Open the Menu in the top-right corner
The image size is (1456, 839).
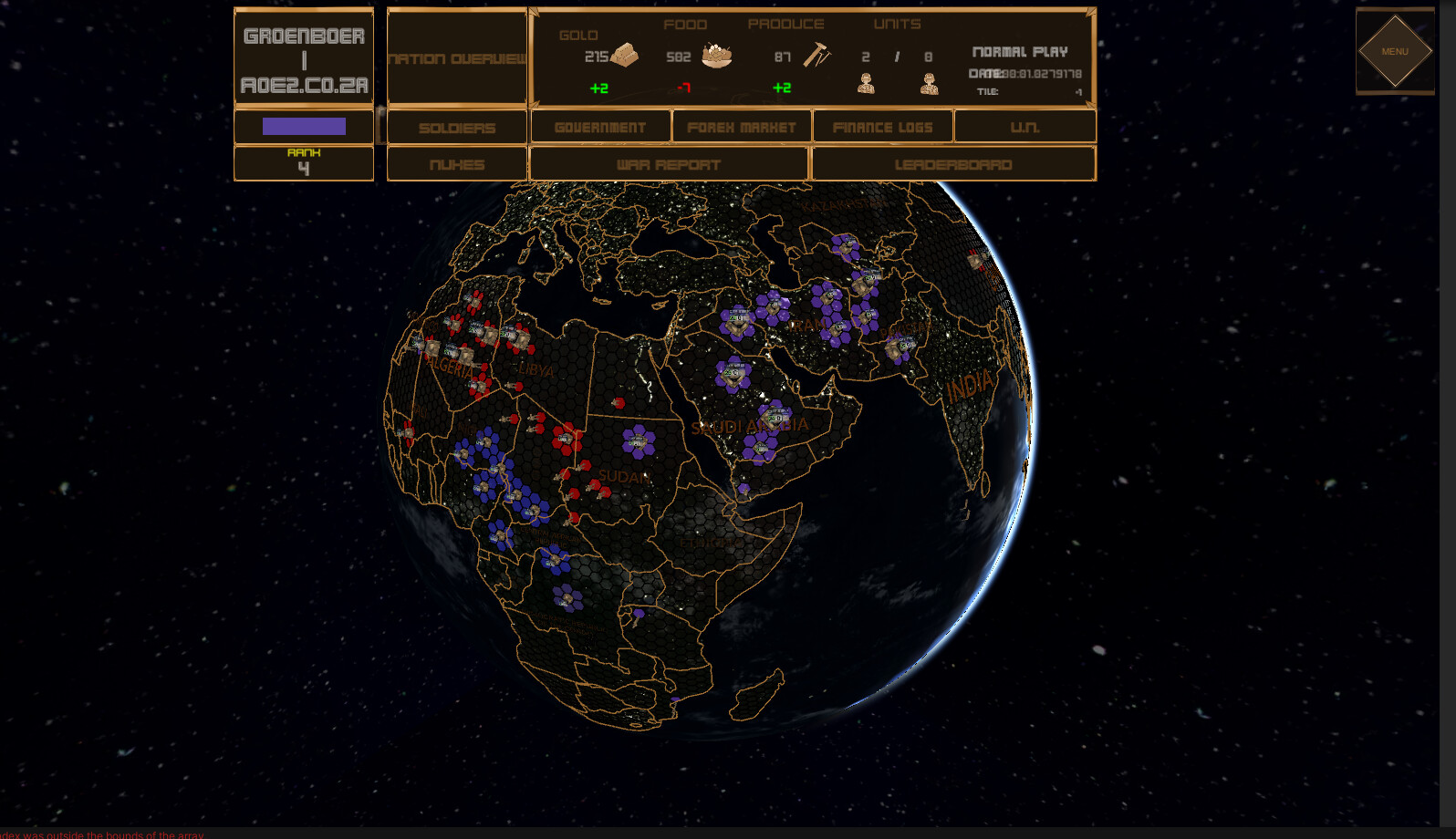[1394, 52]
